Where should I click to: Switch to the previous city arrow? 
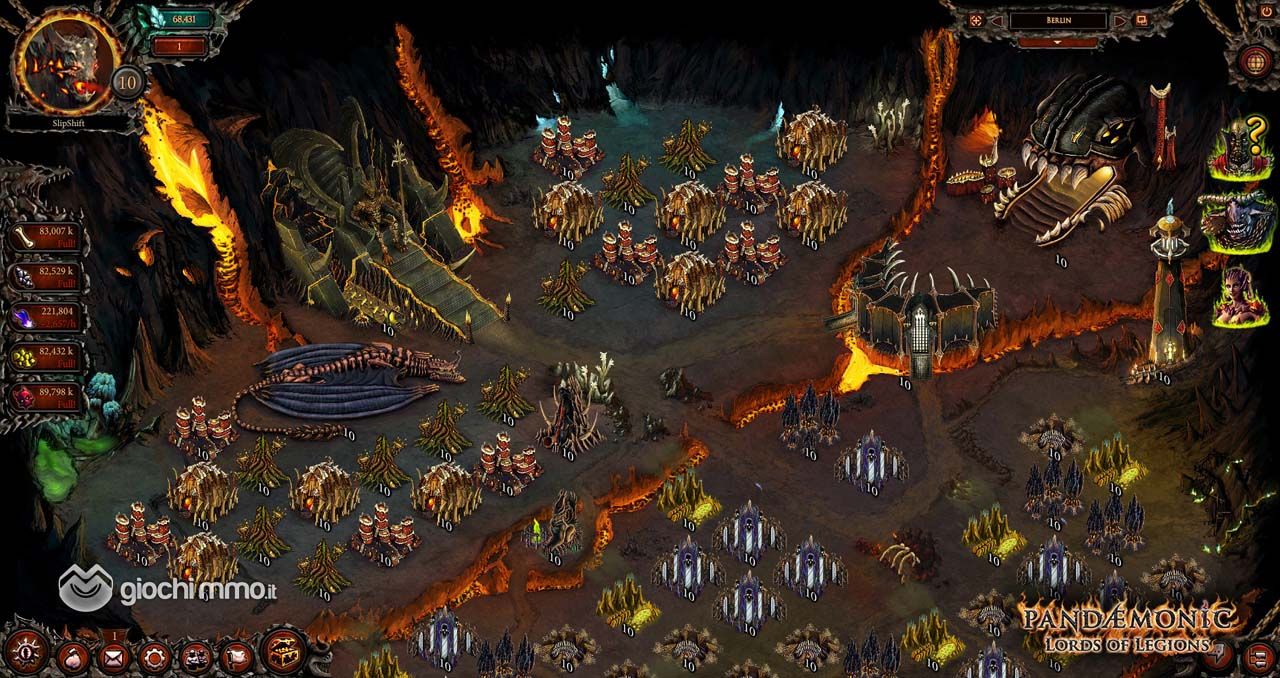click(x=996, y=20)
